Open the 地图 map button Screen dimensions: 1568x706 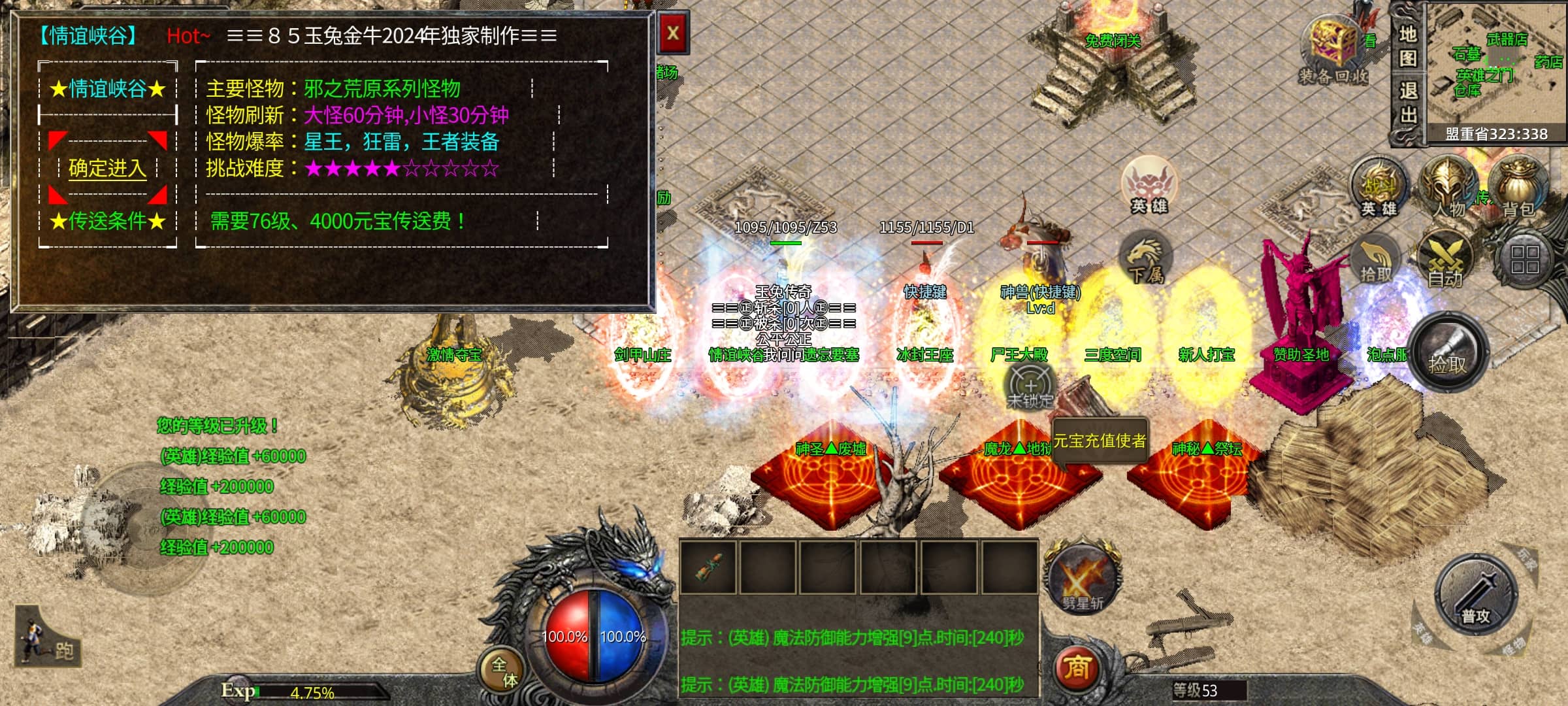click(1408, 46)
